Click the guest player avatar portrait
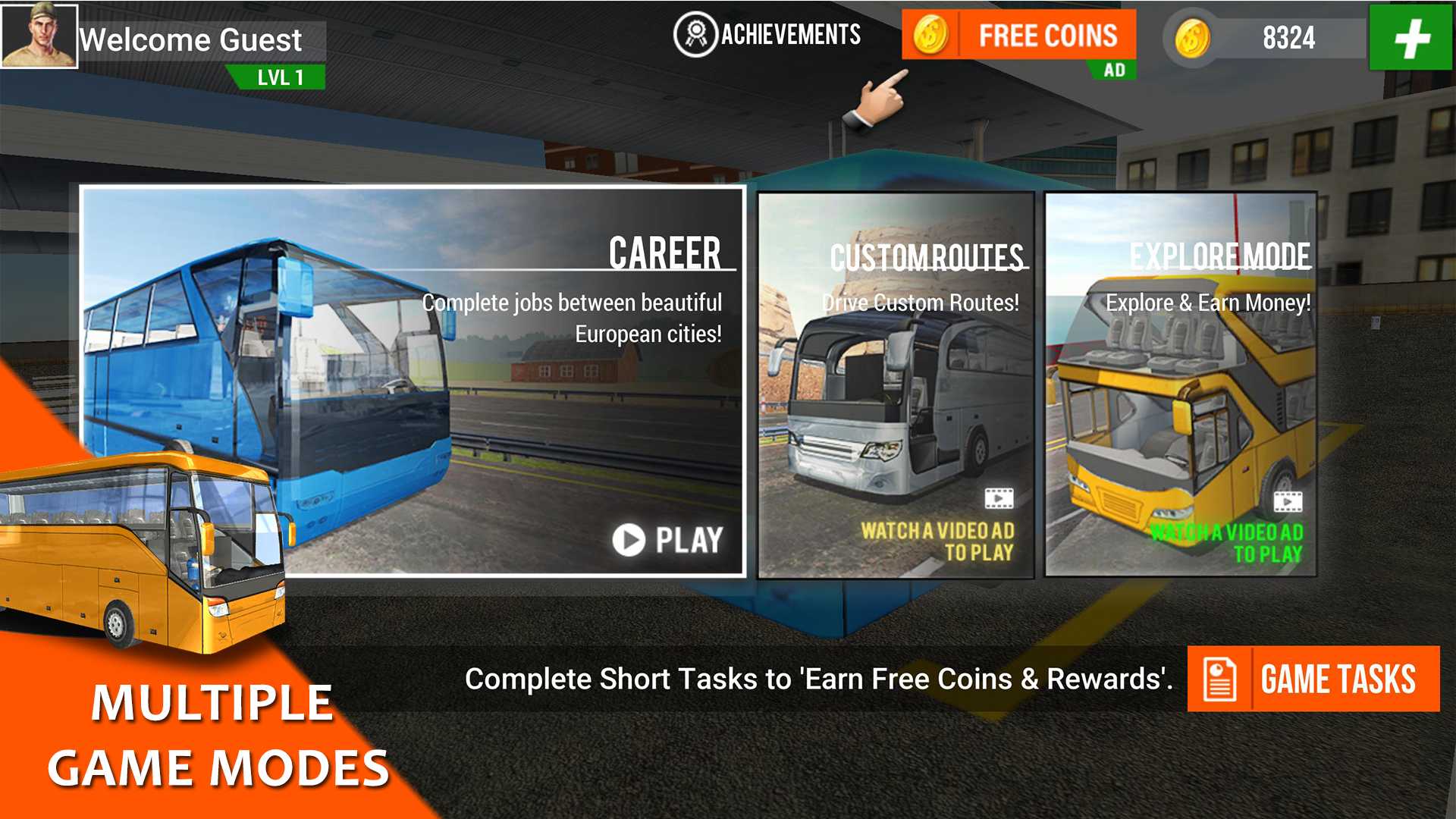 (39, 36)
